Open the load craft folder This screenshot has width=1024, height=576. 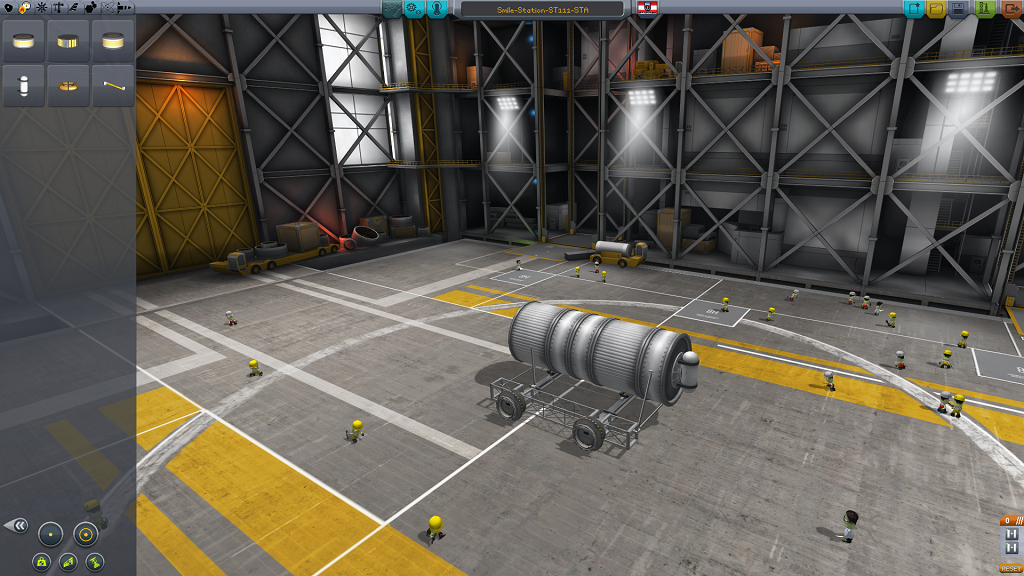(936, 9)
